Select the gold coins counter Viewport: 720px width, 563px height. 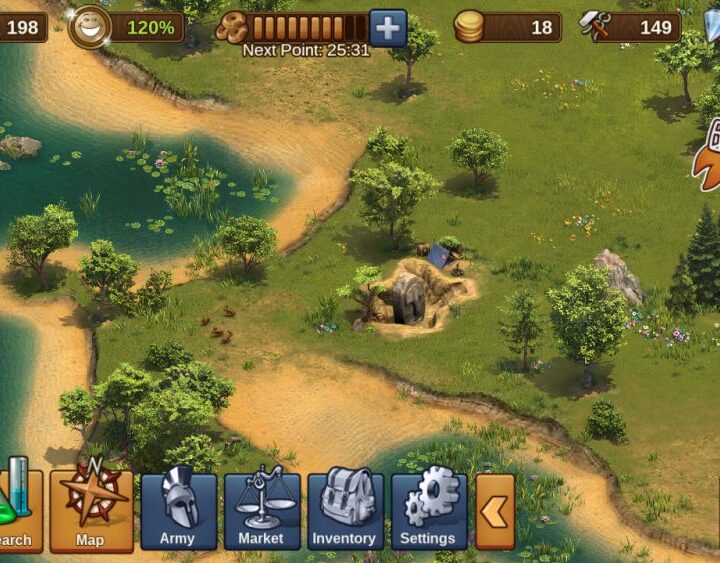[x=507, y=27]
